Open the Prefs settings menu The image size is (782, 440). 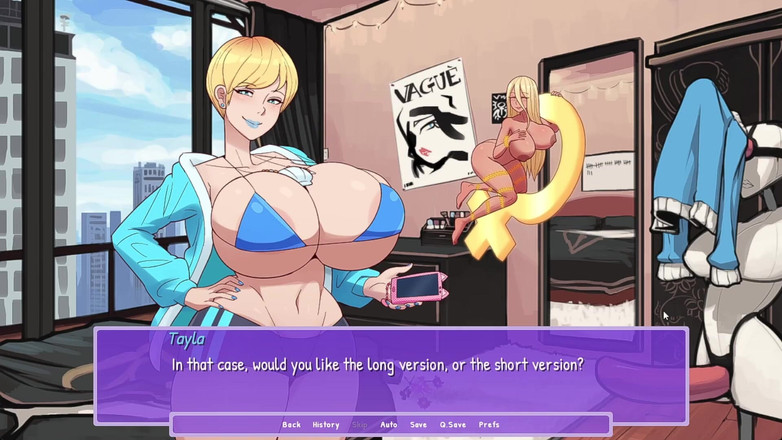click(x=489, y=425)
